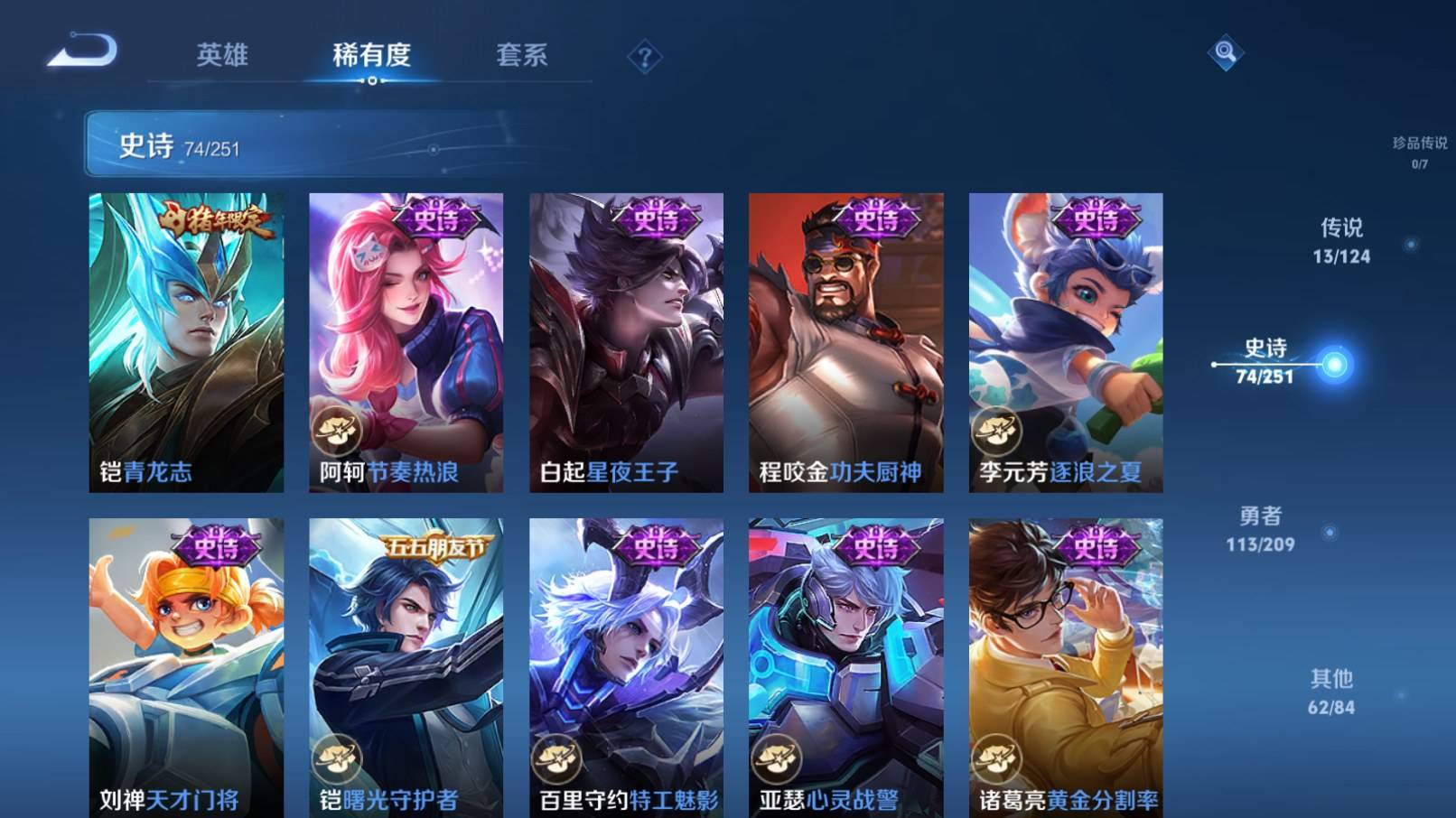
Task: Click the 星元 icon on 李元芳逐浪之夏 card
Action: click(998, 428)
